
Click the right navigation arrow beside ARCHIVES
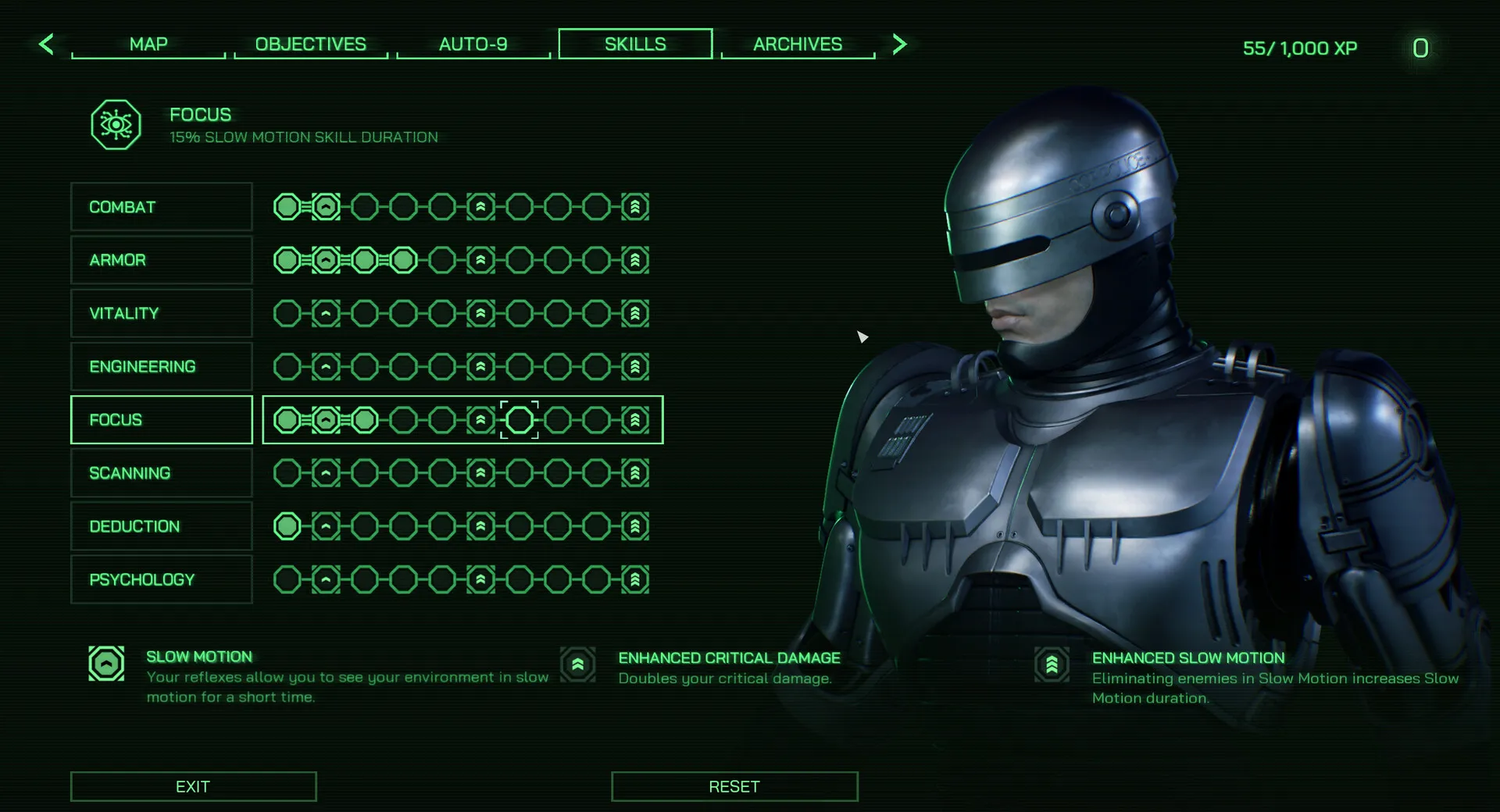click(899, 45)
